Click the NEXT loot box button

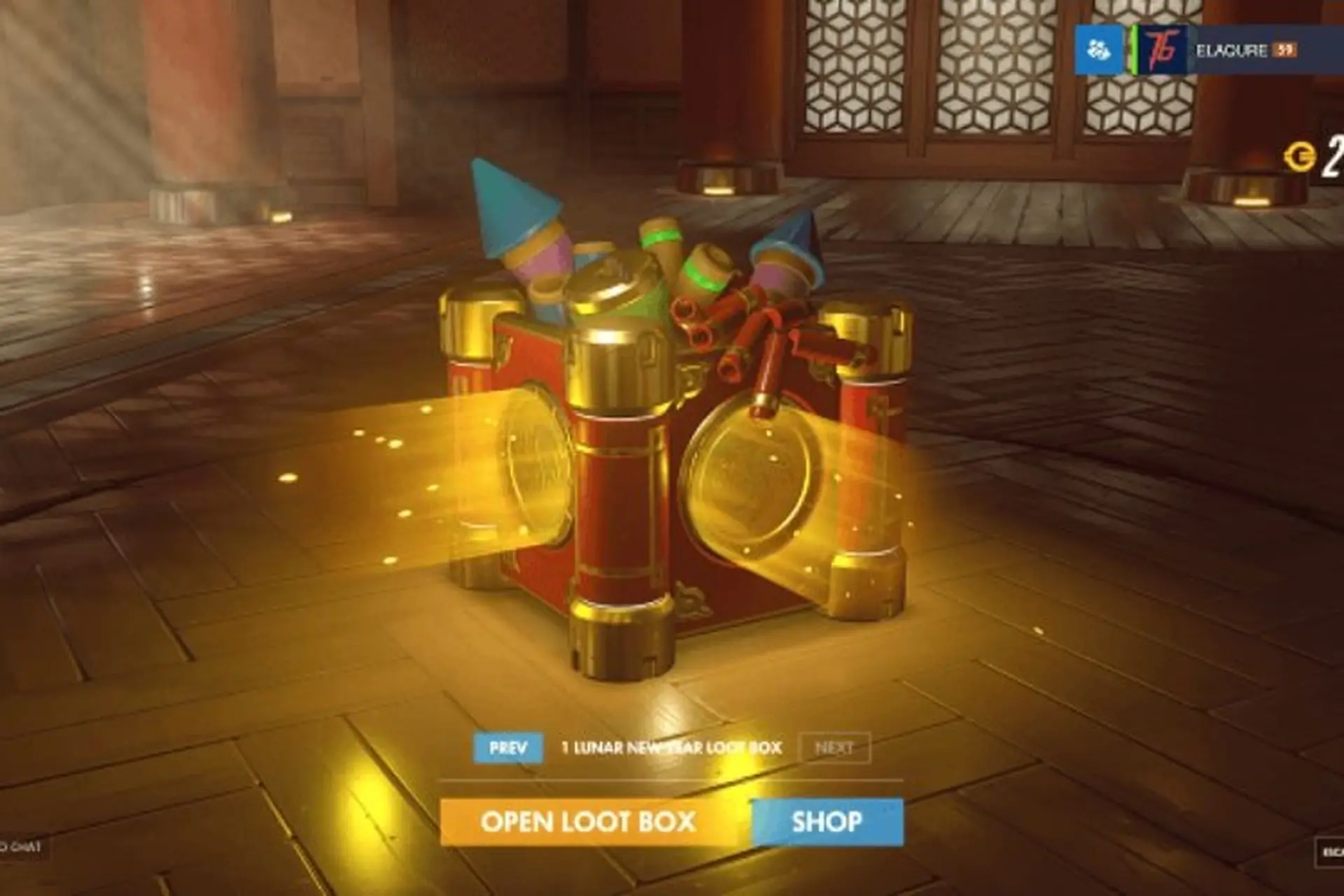pyautogui.click(x=835, y=748)
